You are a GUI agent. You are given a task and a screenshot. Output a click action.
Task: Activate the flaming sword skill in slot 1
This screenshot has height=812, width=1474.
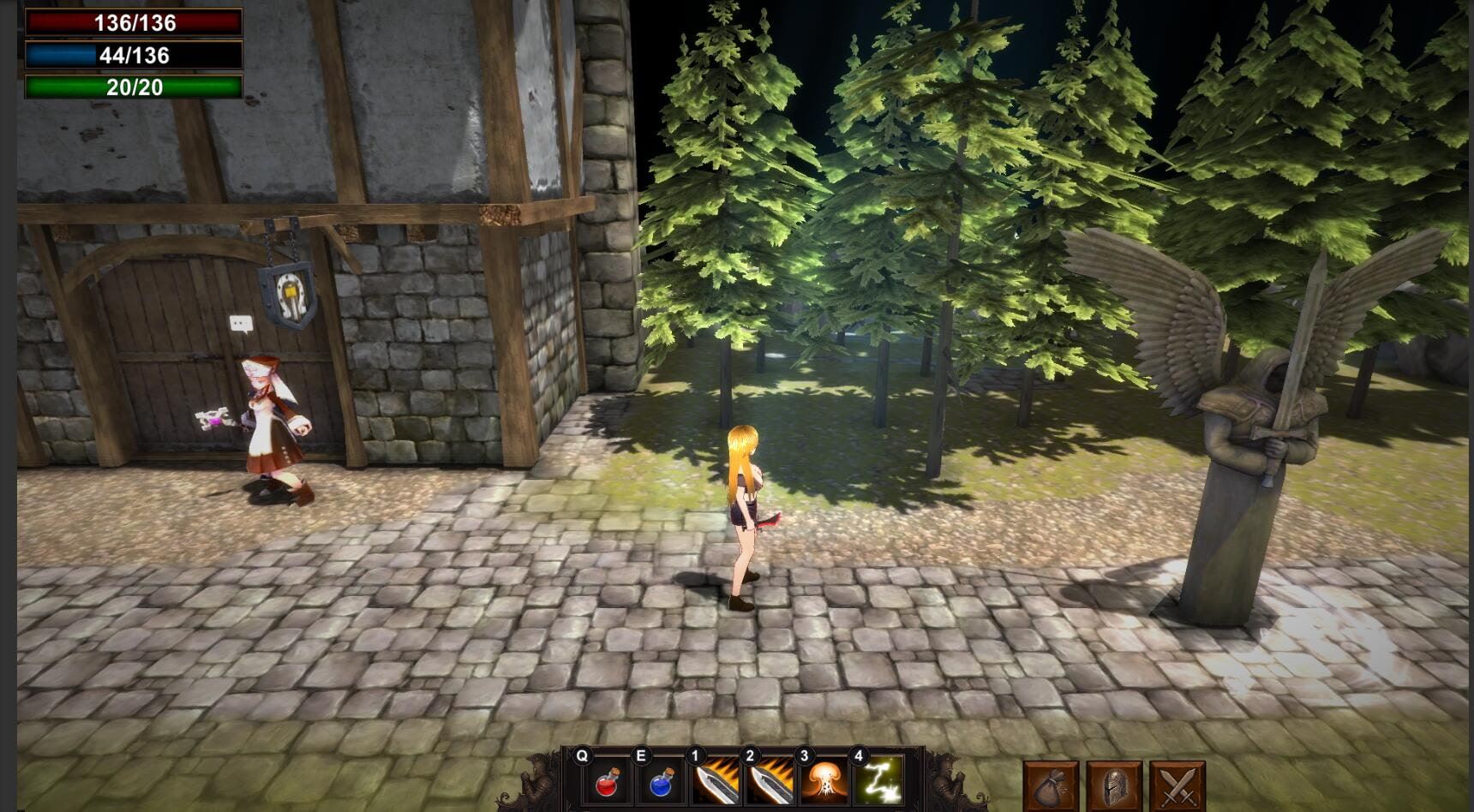(715, 781)
